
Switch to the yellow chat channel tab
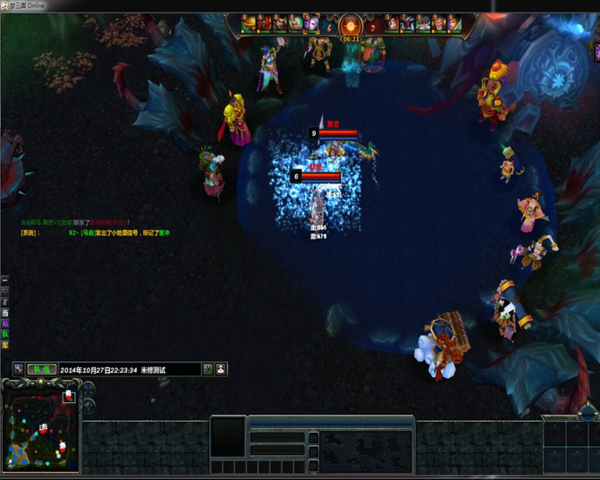pos(5,345)
